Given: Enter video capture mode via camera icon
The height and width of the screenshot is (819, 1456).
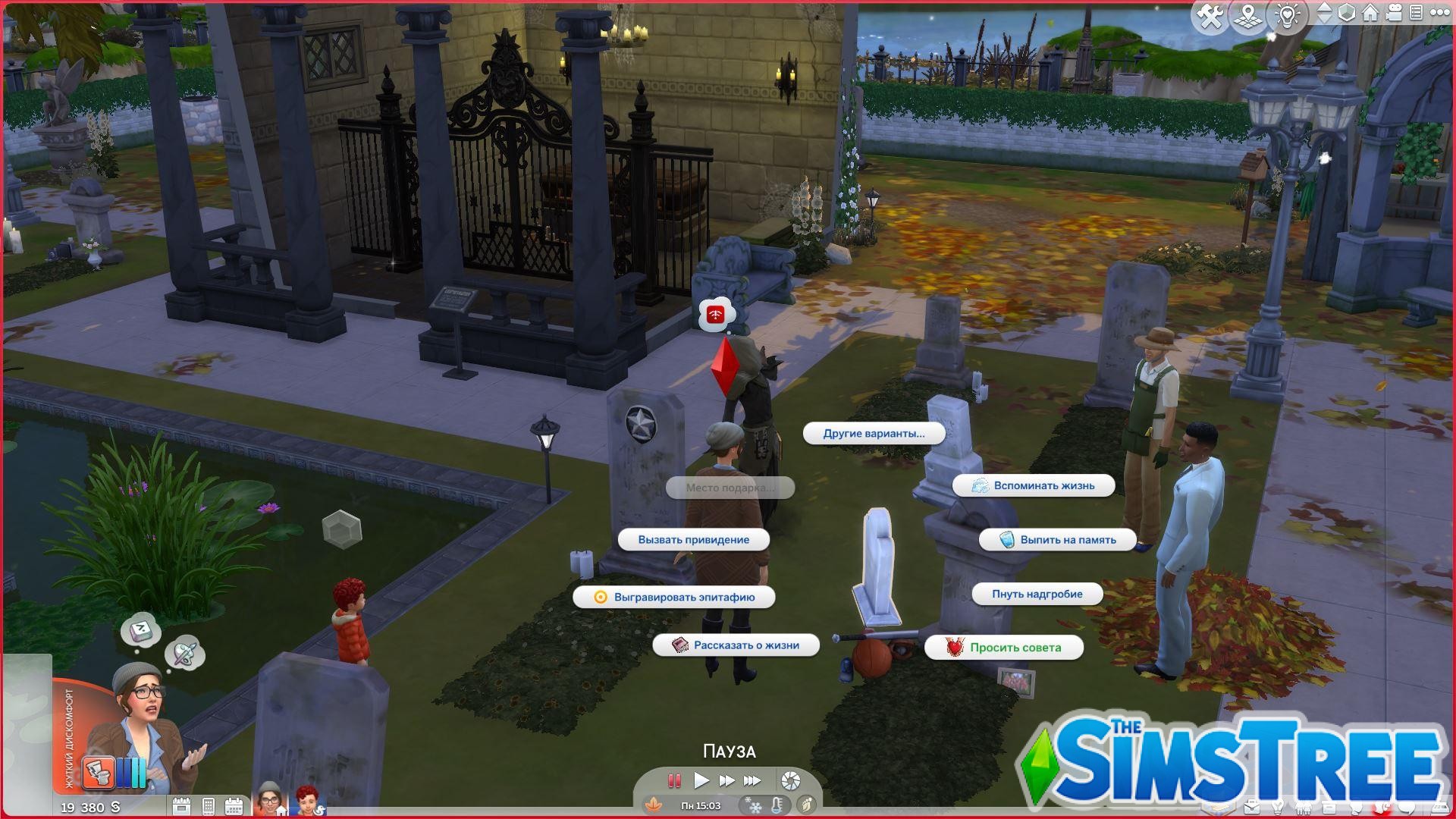Looking at the screenshot, I should click(x=1393, y=13).
